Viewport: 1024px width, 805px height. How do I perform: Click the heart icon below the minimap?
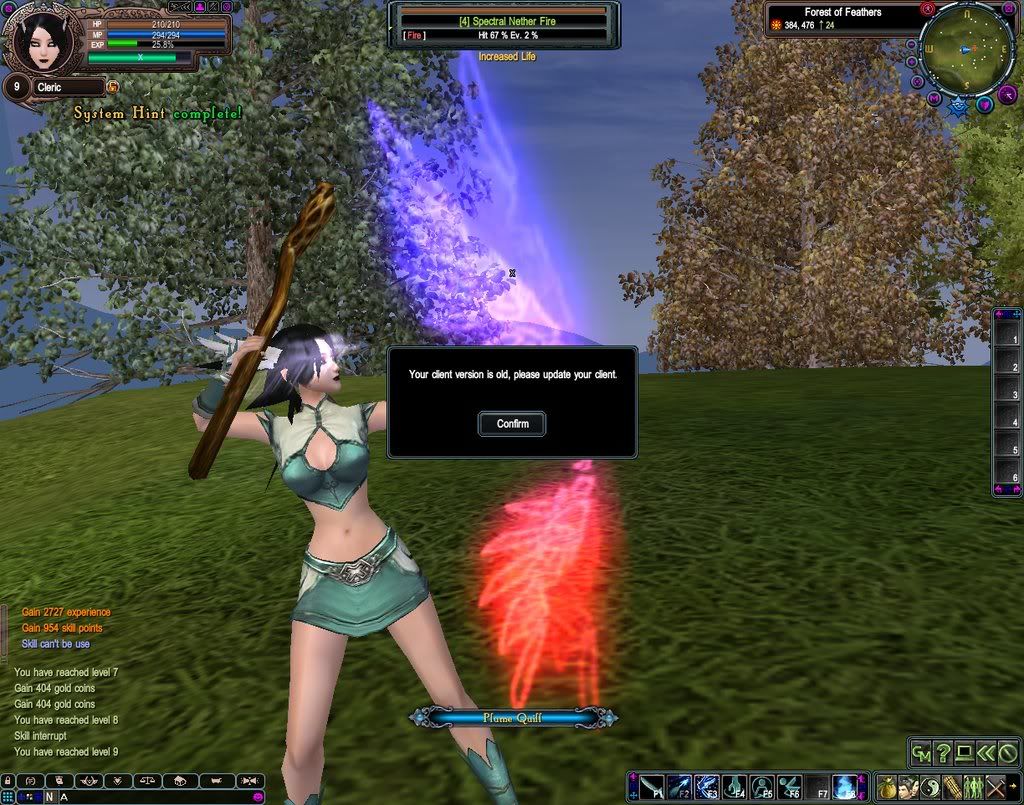click(x=984, y=104)
